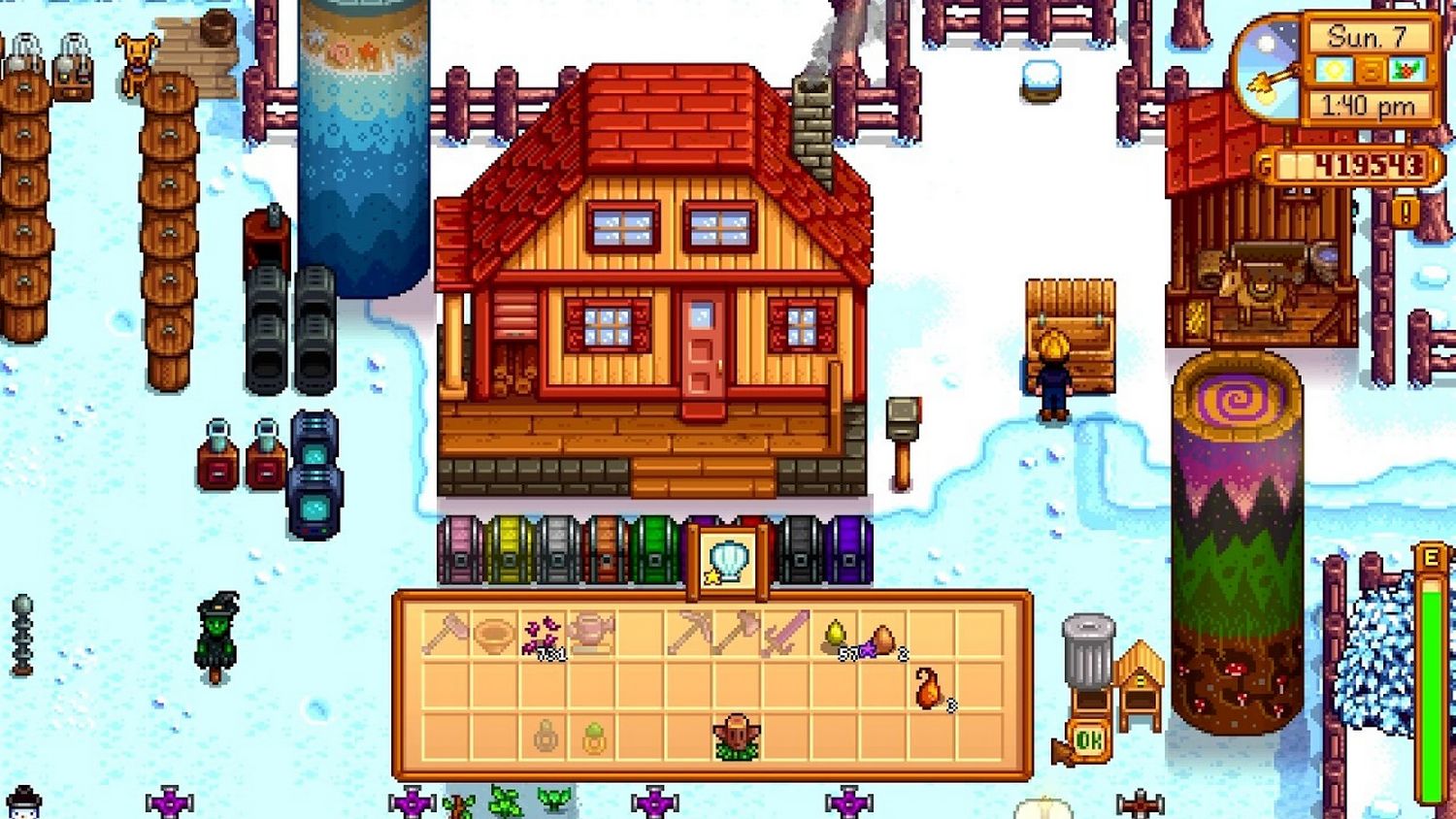Select the hoe in the inventory
The height and width of the screenshot is (819, 1456).
(x=446, y=635)
